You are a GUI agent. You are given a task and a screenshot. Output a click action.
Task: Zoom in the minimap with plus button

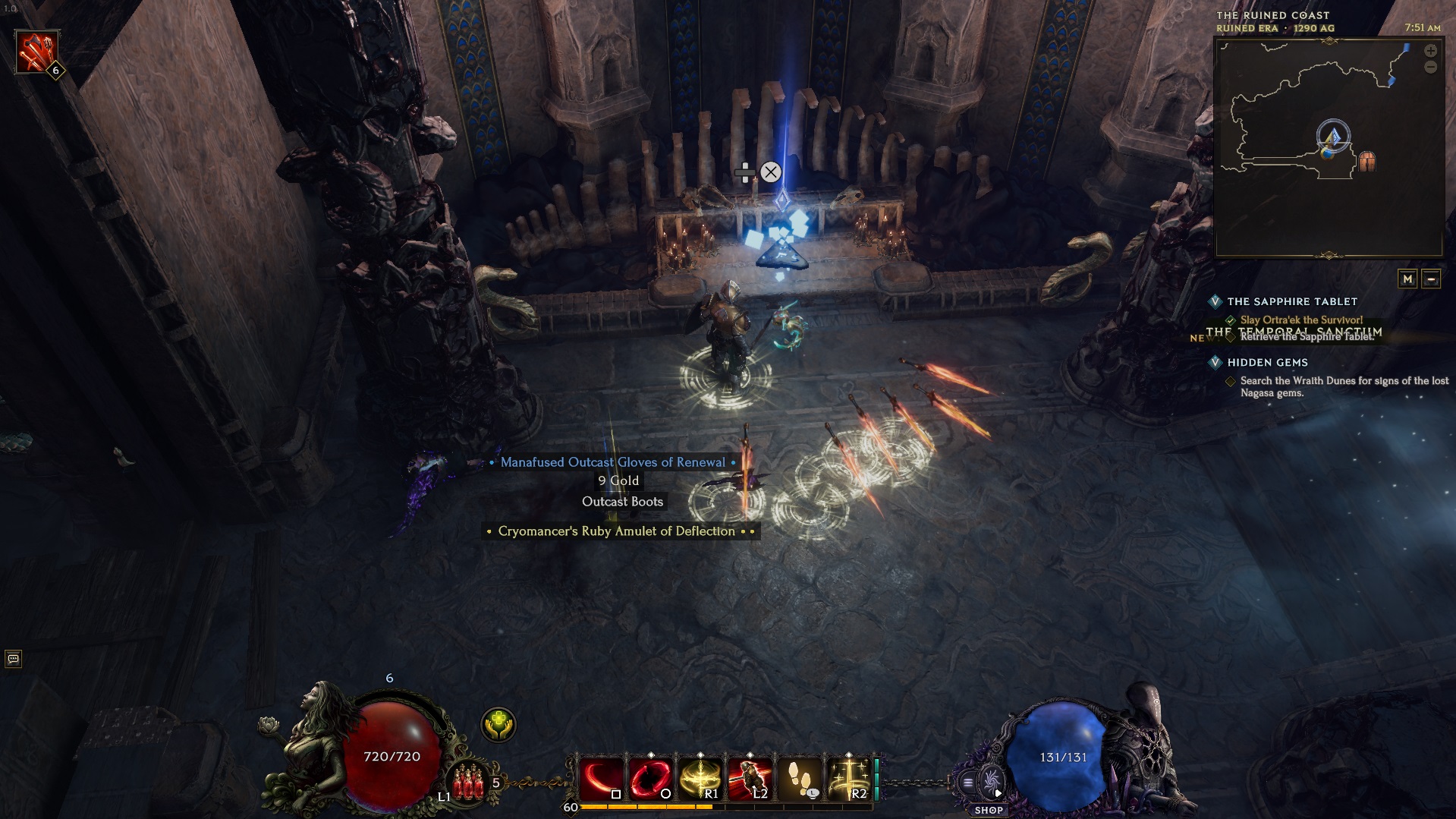coord(1430,51)
